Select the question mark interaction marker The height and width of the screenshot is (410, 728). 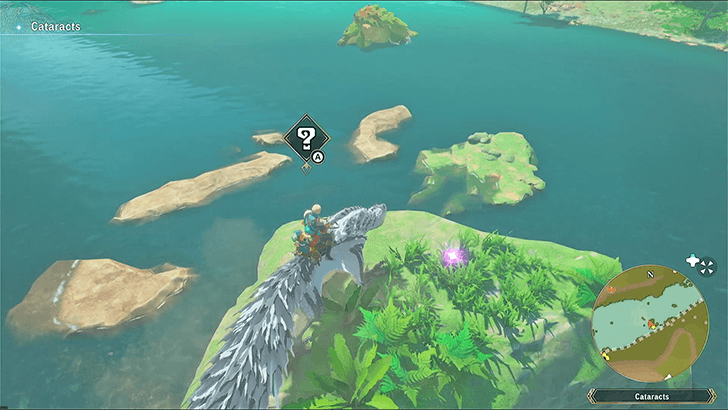(306, 139)
